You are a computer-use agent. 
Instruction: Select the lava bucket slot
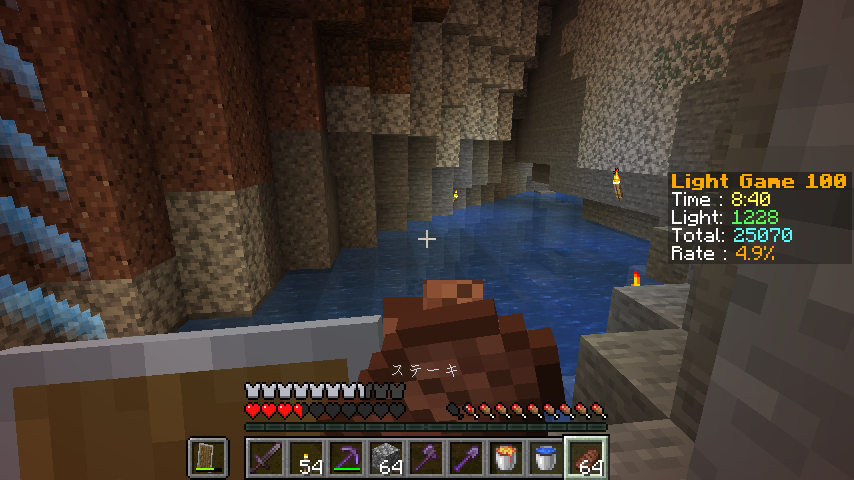505,458
